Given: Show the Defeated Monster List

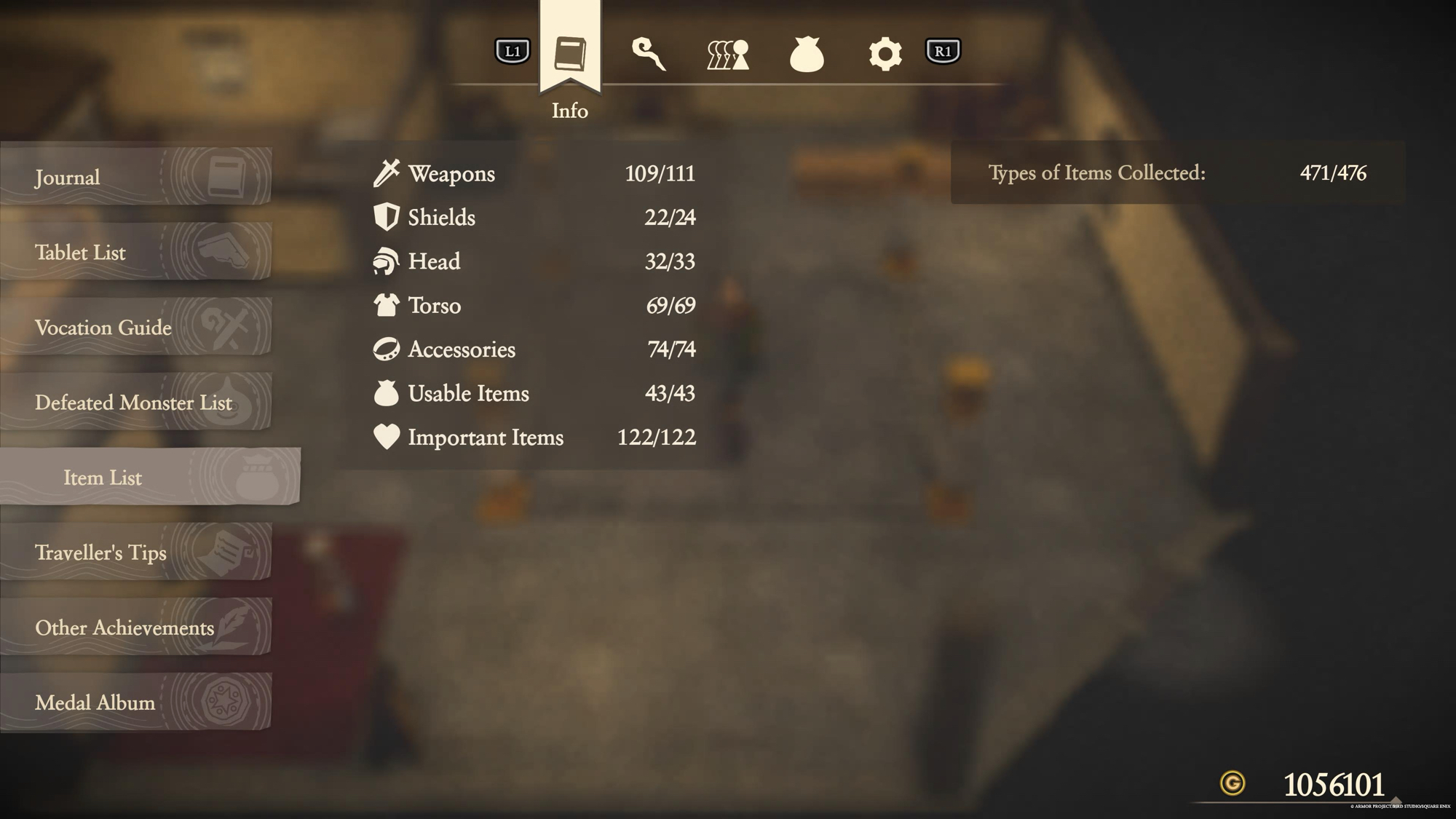Looking at the screenshot, I should (135, 402).
